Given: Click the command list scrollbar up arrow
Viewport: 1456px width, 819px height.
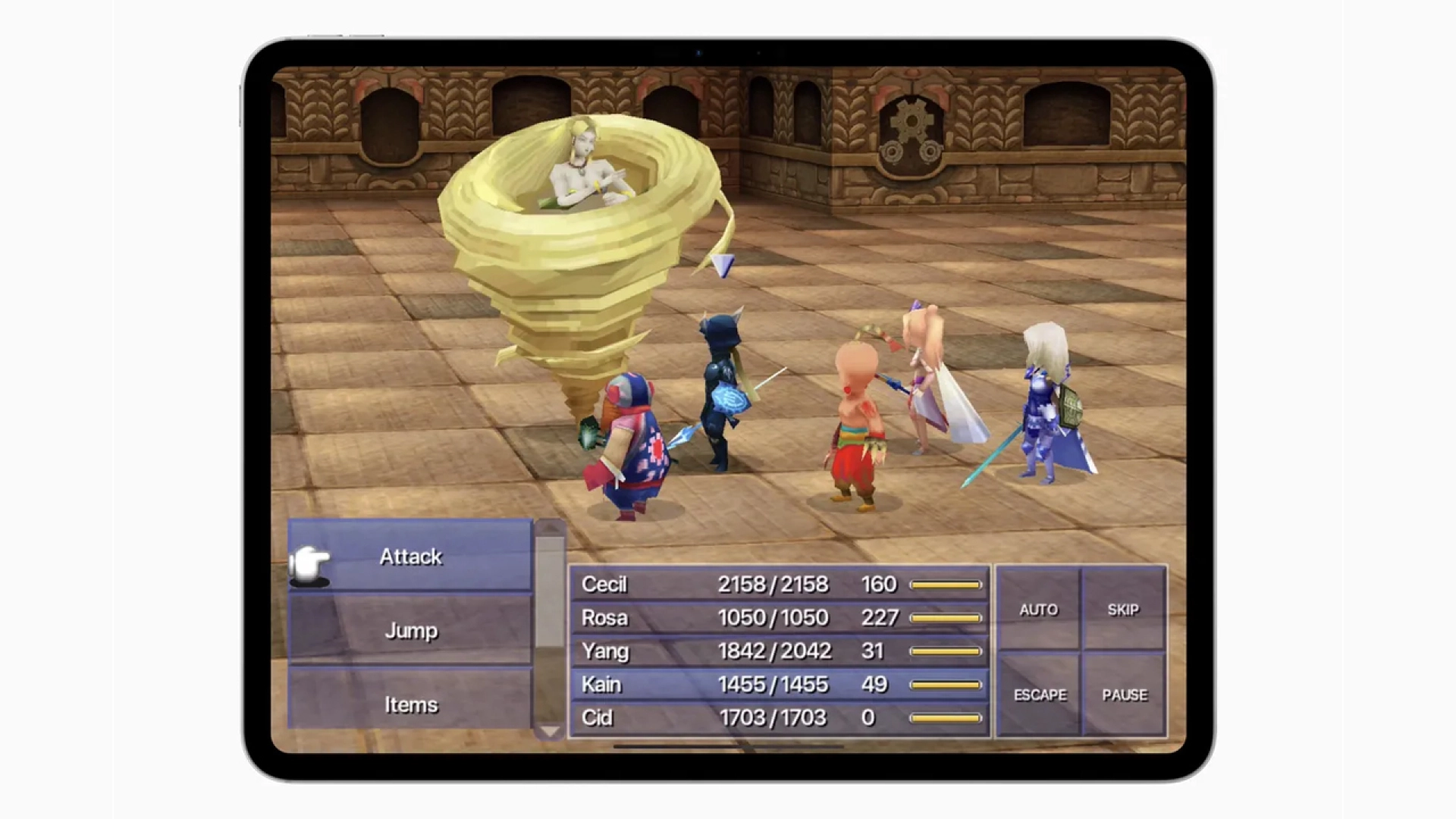Looking at the screenshot, I should 548,527.
